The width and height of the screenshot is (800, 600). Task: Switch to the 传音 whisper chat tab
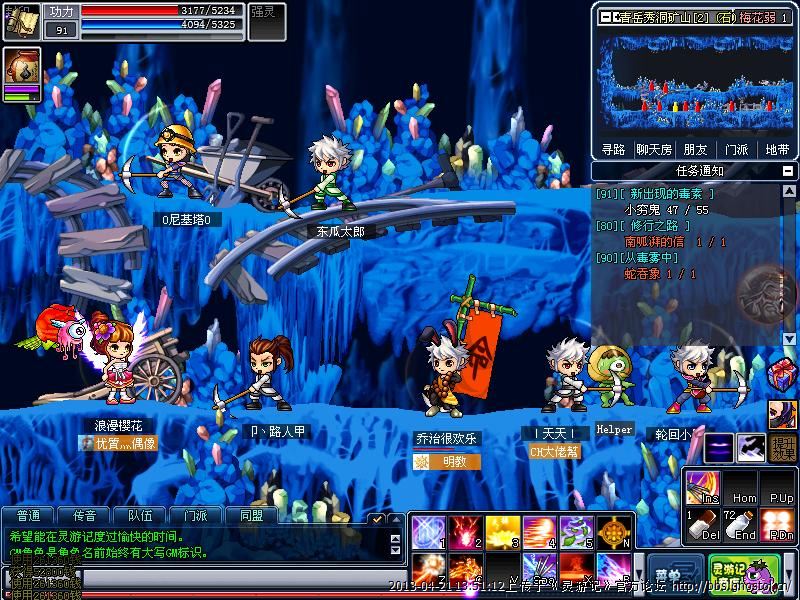point(85,516)
